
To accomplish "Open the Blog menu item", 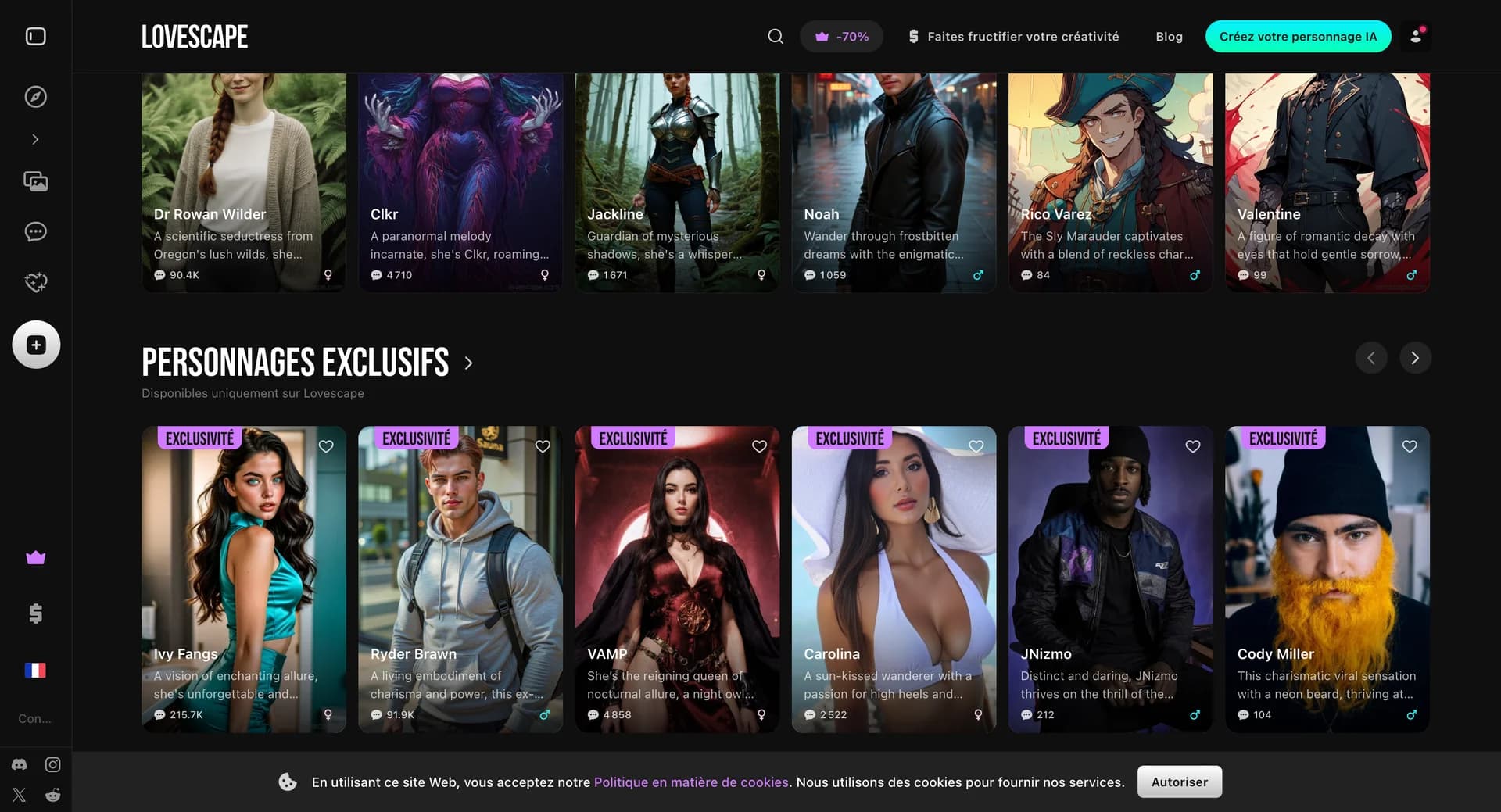I will point(1169,36).
